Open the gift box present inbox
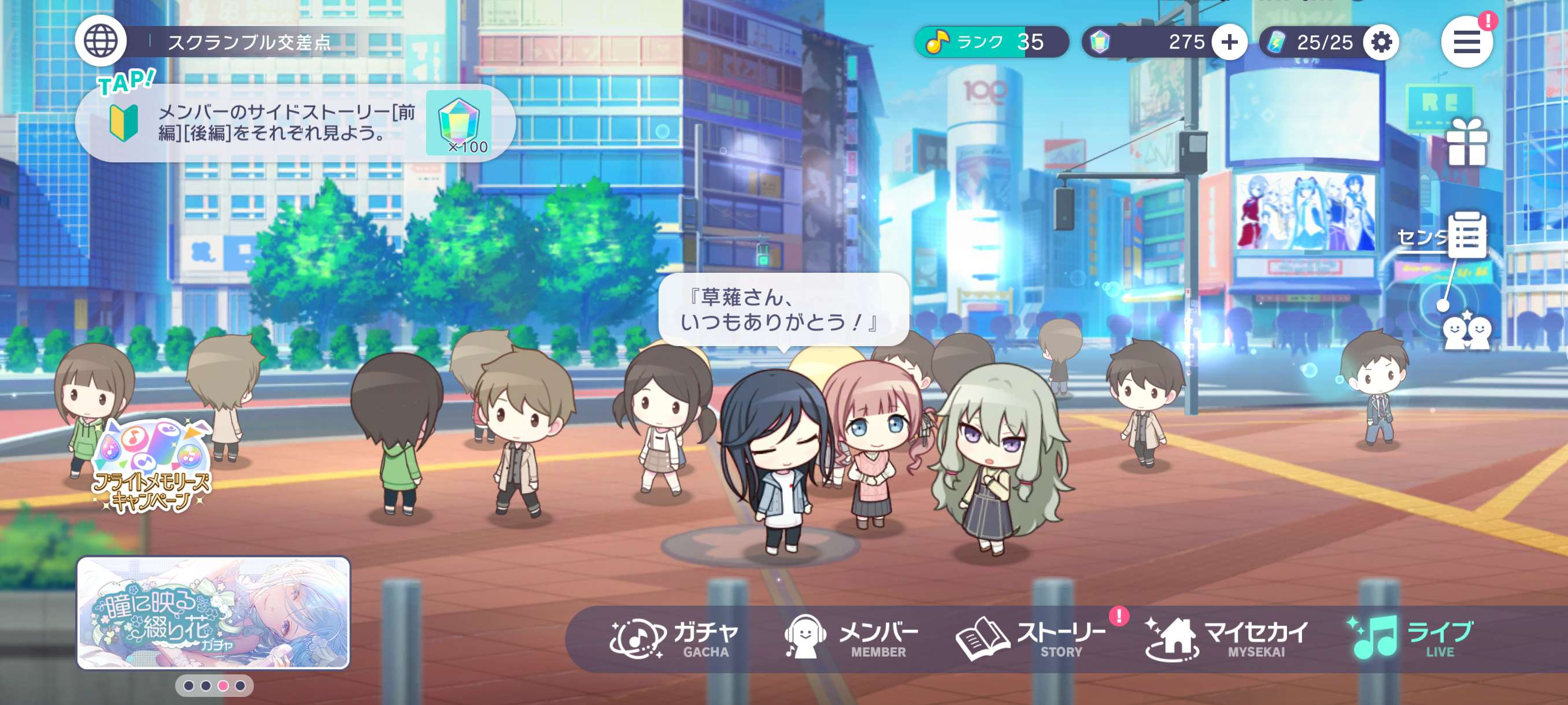 pos(1467,142)
